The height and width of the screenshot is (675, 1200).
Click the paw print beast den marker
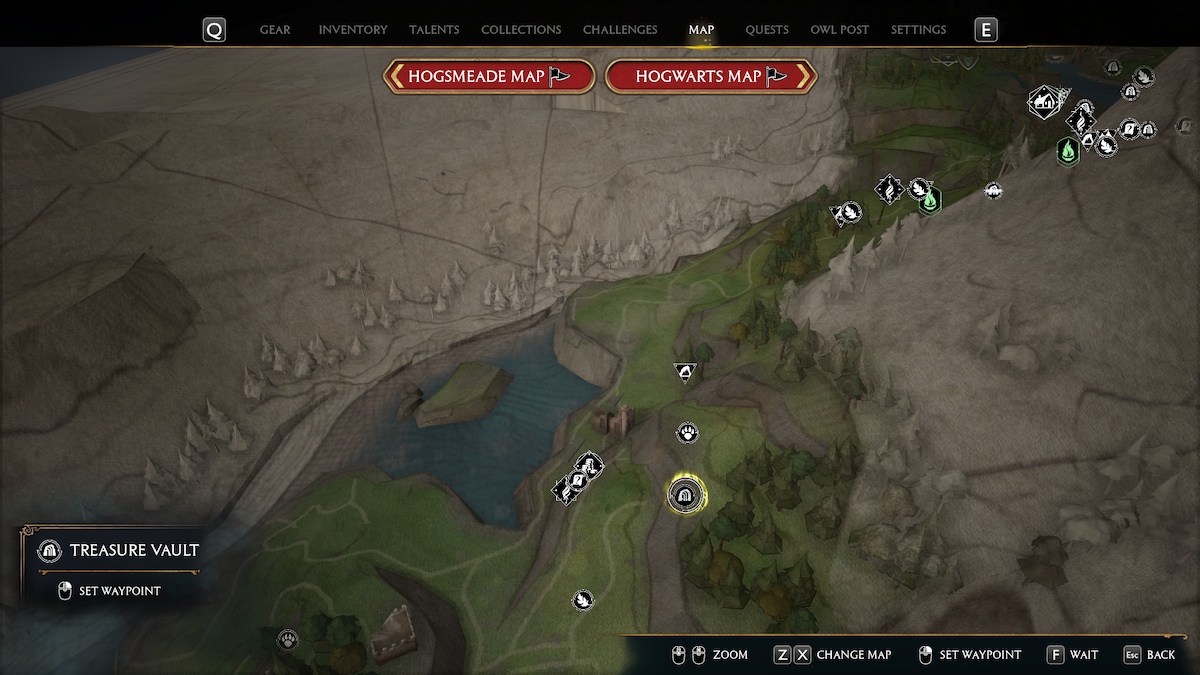(687, 433)
